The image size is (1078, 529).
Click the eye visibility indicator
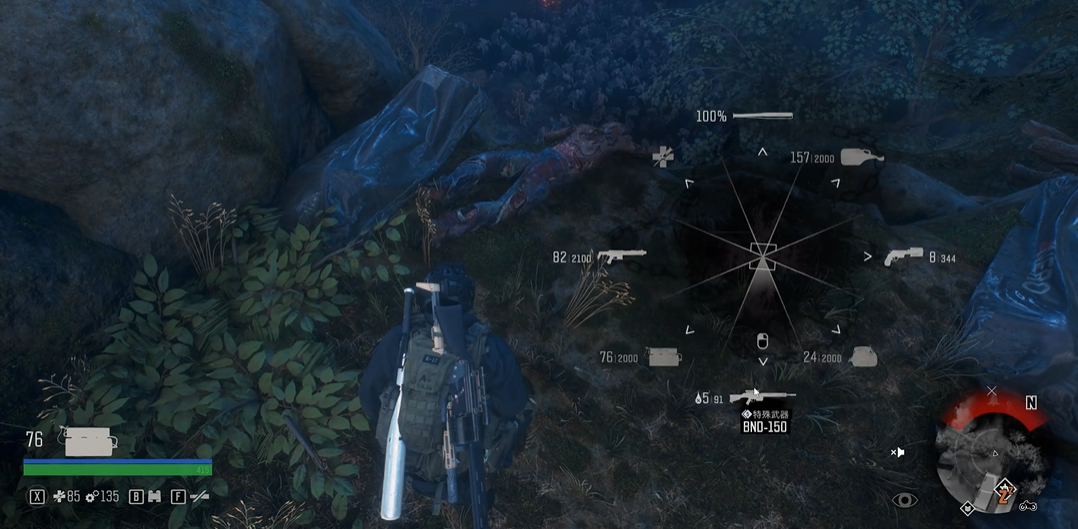(x=904, y=500)
